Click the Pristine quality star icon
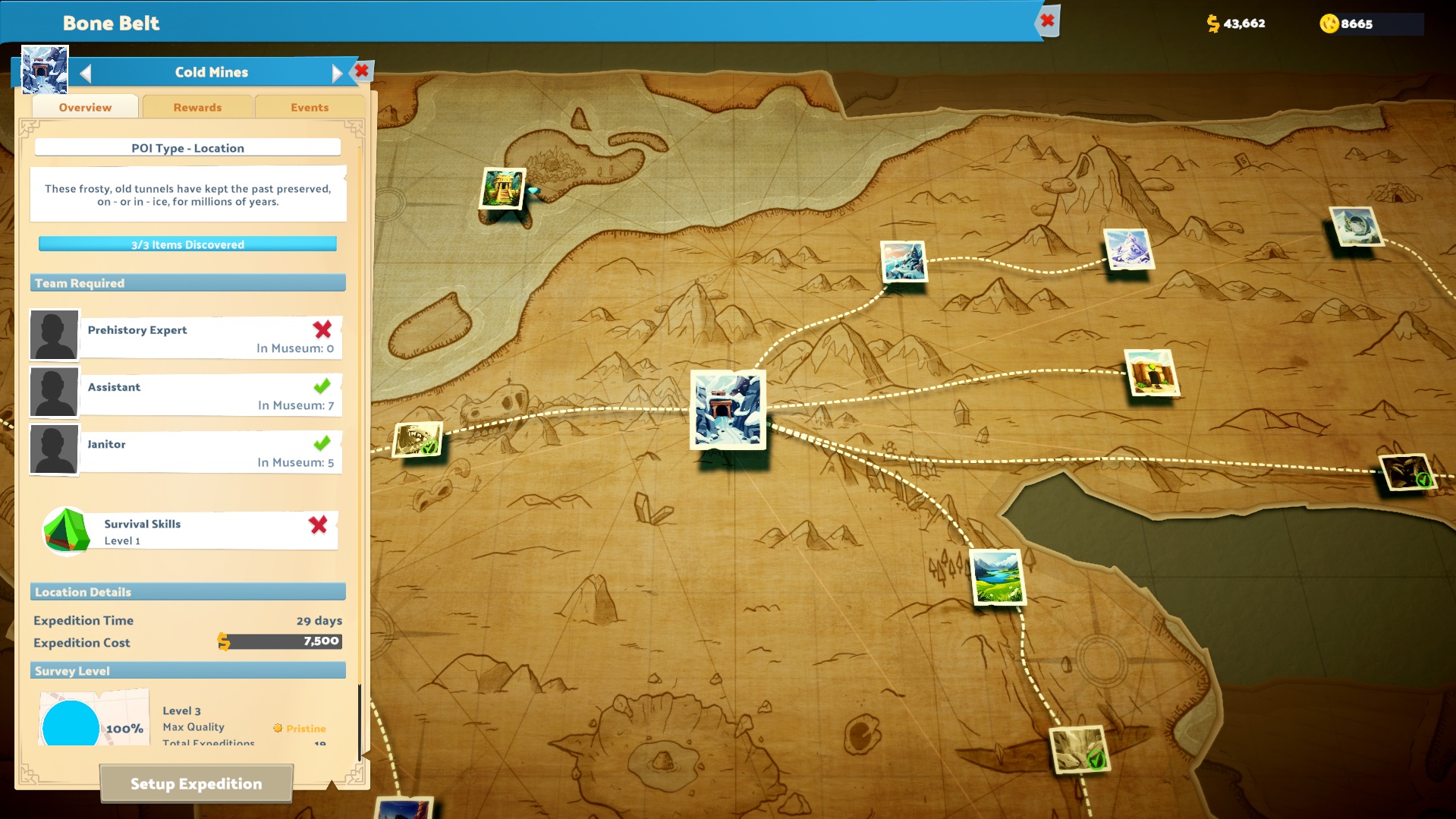 tap(278, 728)
